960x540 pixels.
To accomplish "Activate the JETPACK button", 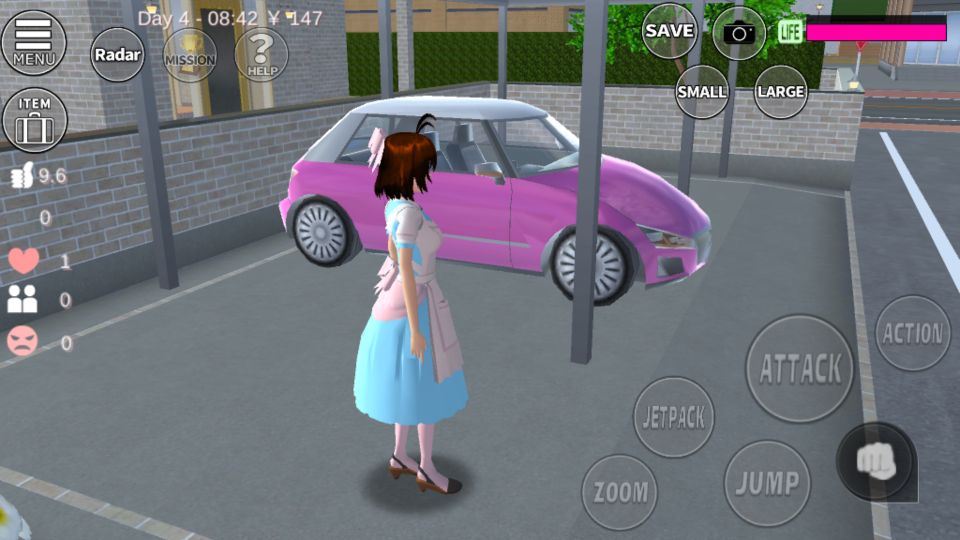I will pos(674,417).
